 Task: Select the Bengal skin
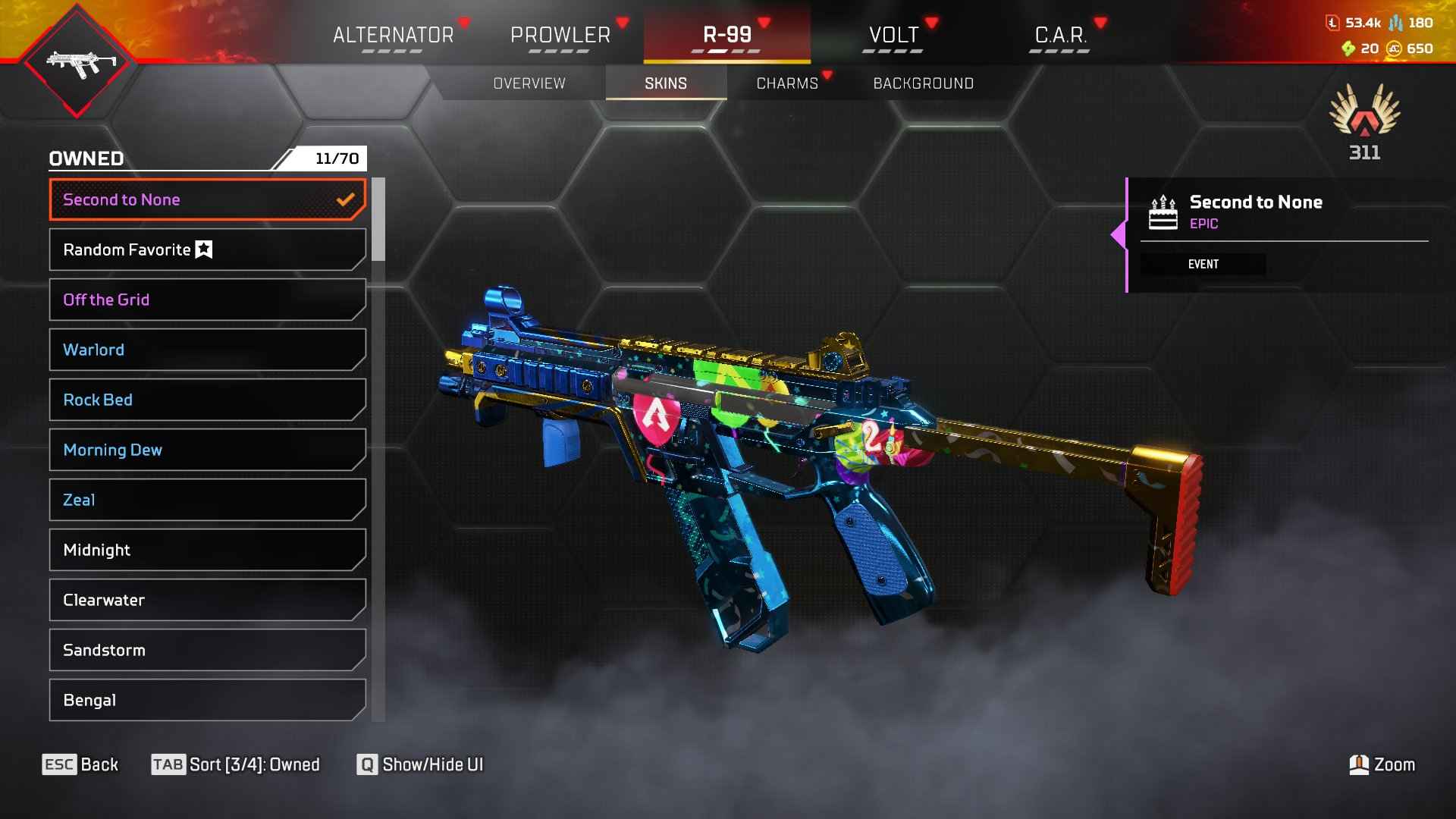(x=207, y=700)
